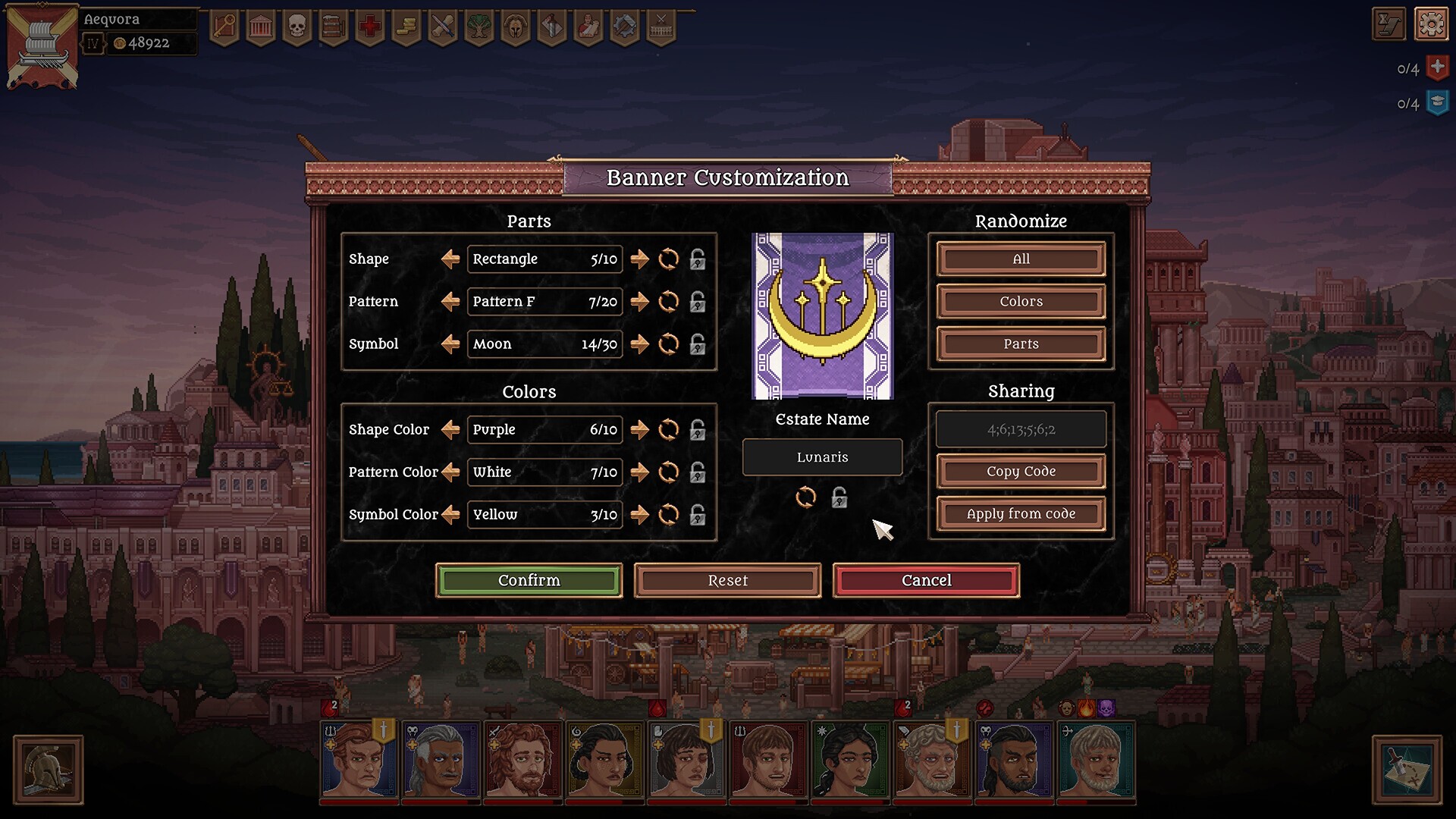
Task: Open the settings gear icon top right
Action: point(1432,24)
